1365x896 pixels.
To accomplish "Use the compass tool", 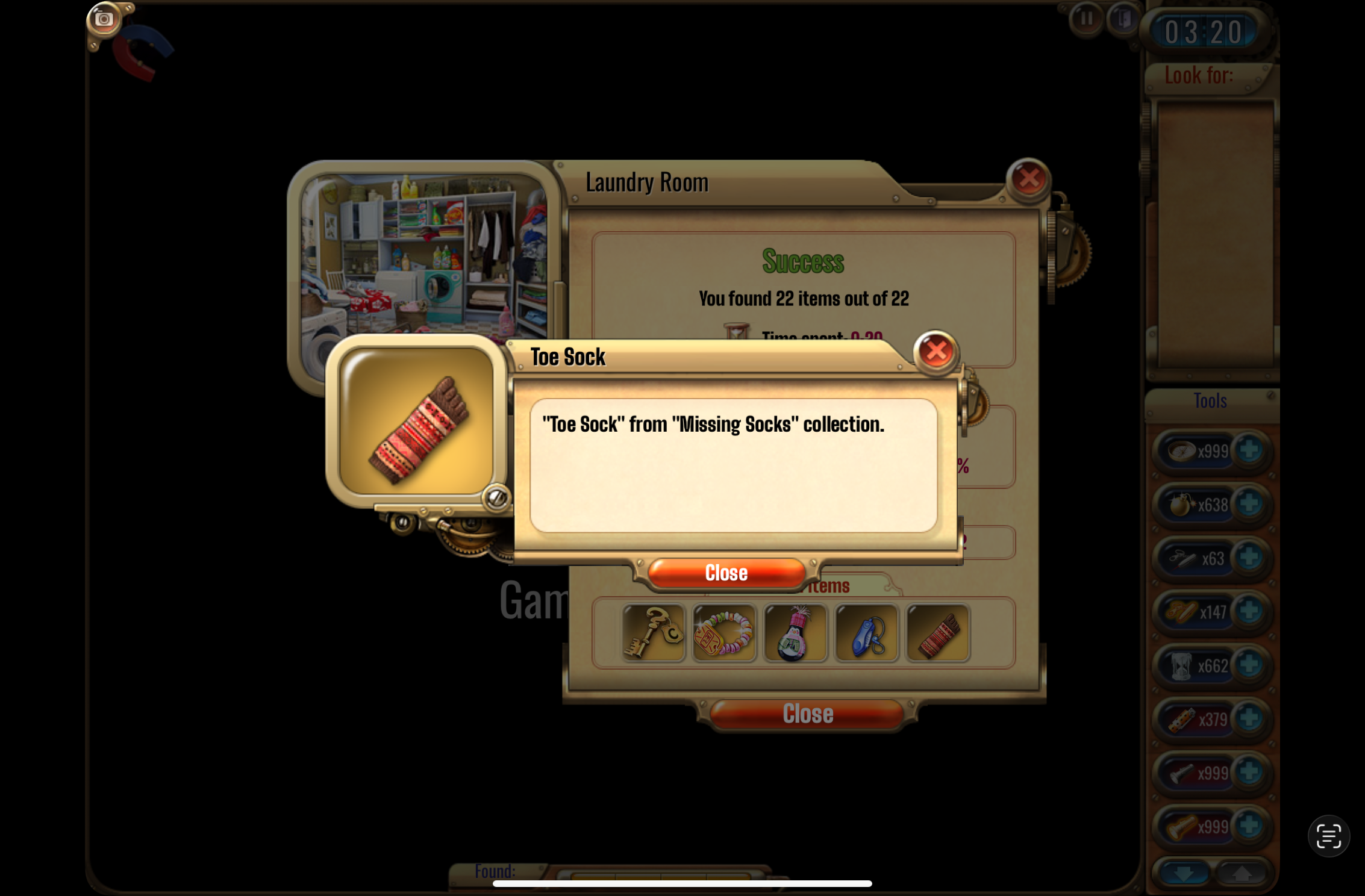I will [1181, 451].
